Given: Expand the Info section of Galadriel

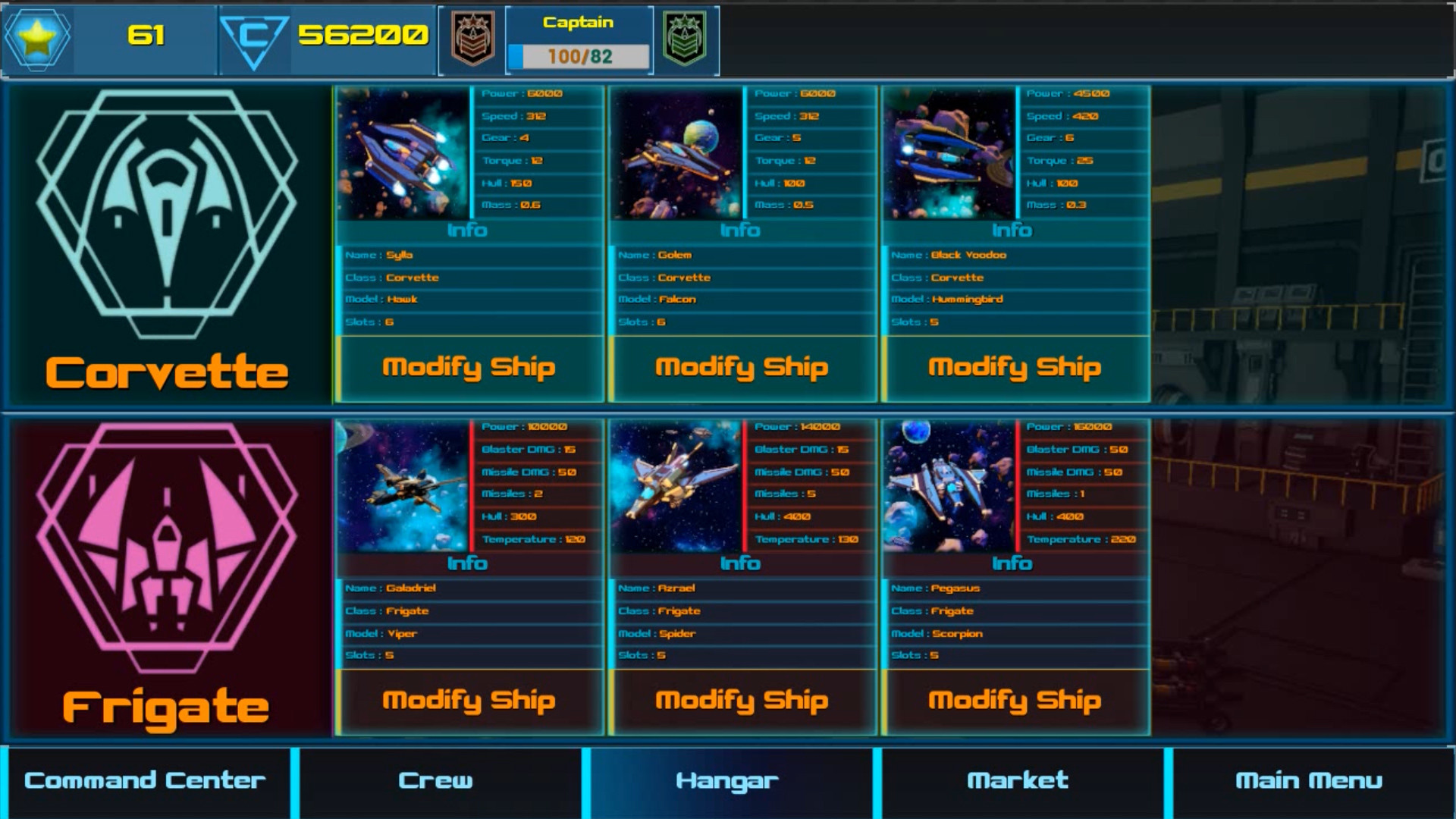Looking at the screenshot, I should tap(469, 563).
